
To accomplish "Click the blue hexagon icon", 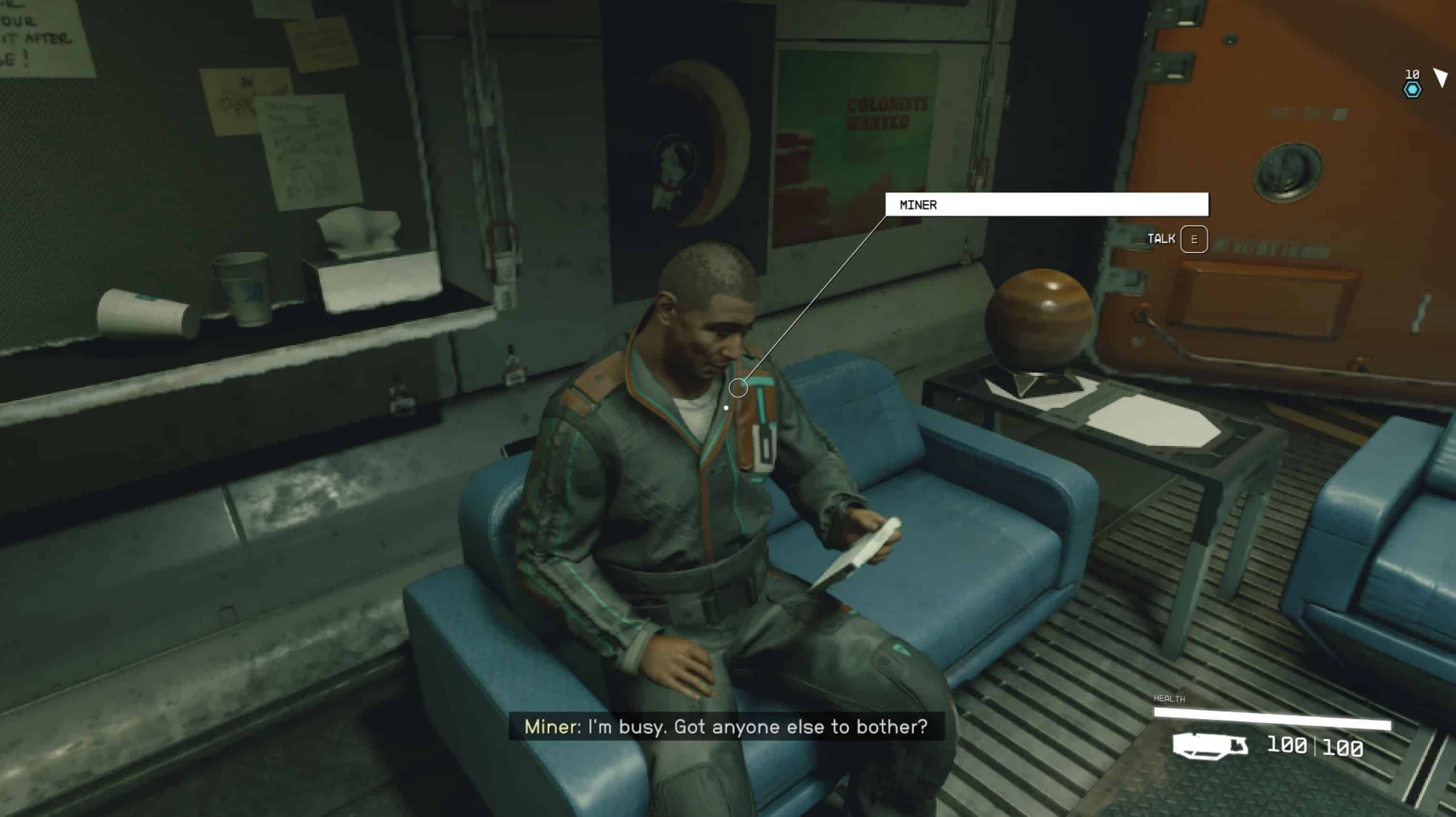I will [1411, 90].
